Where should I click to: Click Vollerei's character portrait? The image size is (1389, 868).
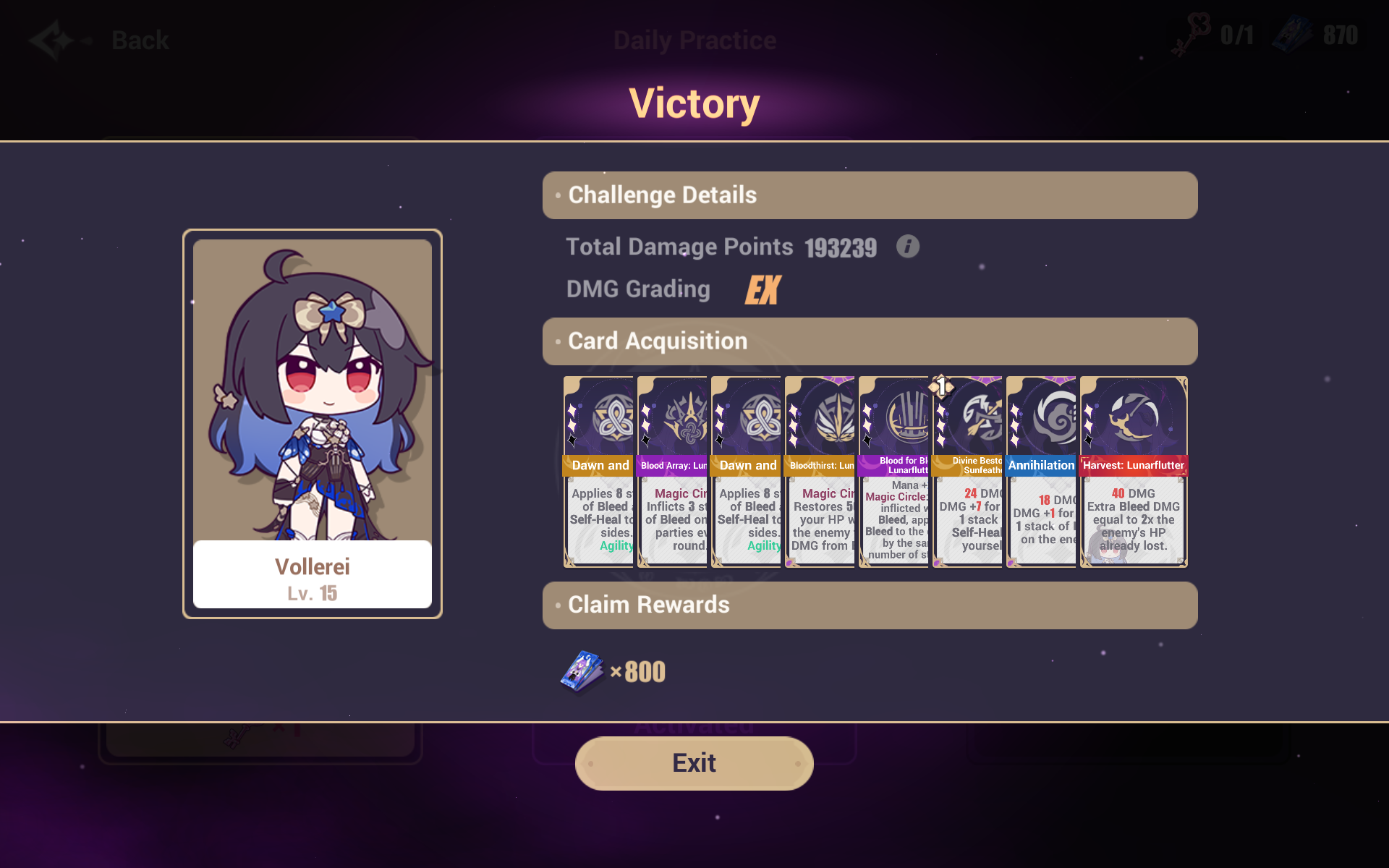pyautogui.click(x=312, y=391)
